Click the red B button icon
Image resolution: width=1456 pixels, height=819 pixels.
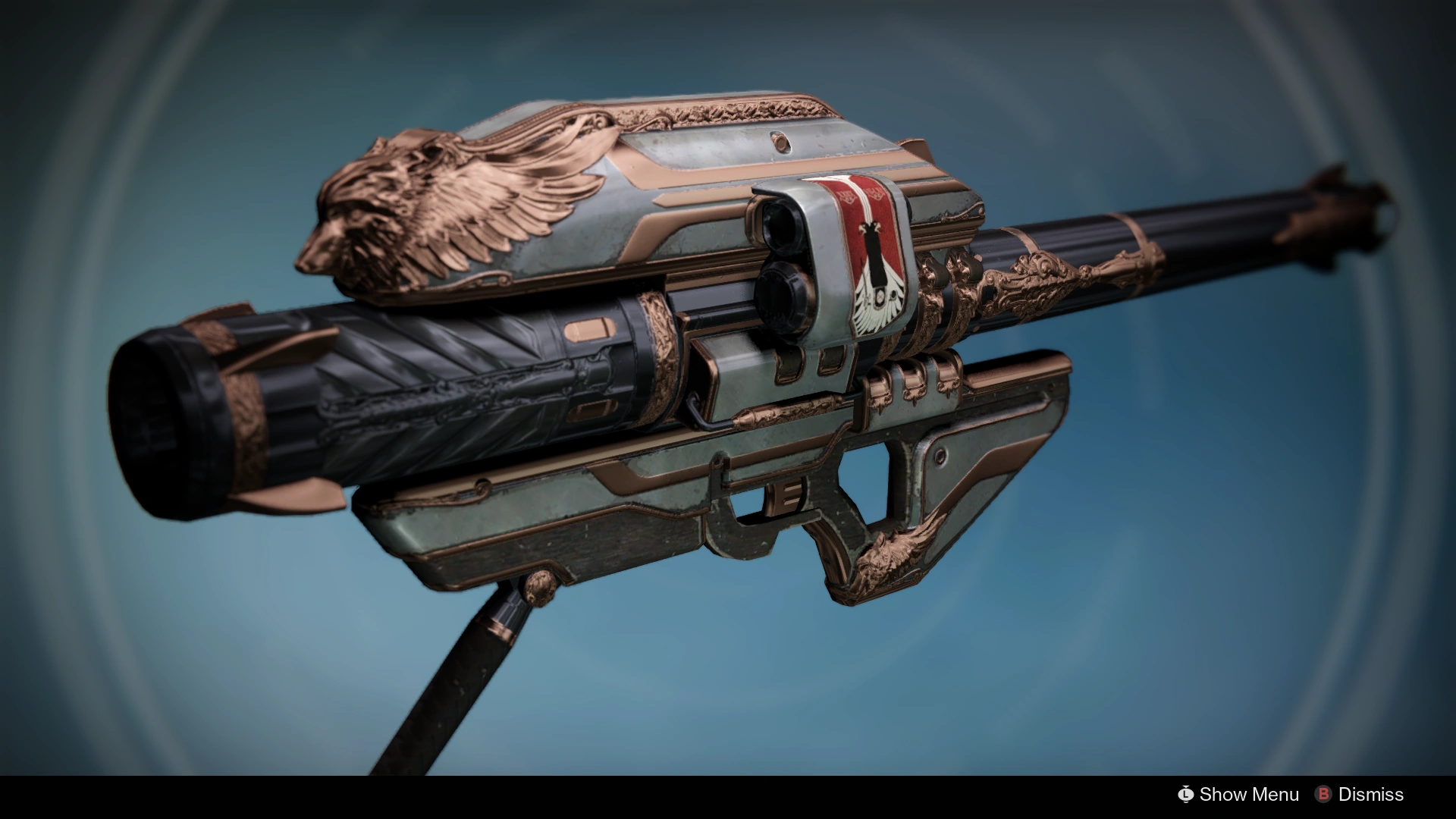[1324, 795]
